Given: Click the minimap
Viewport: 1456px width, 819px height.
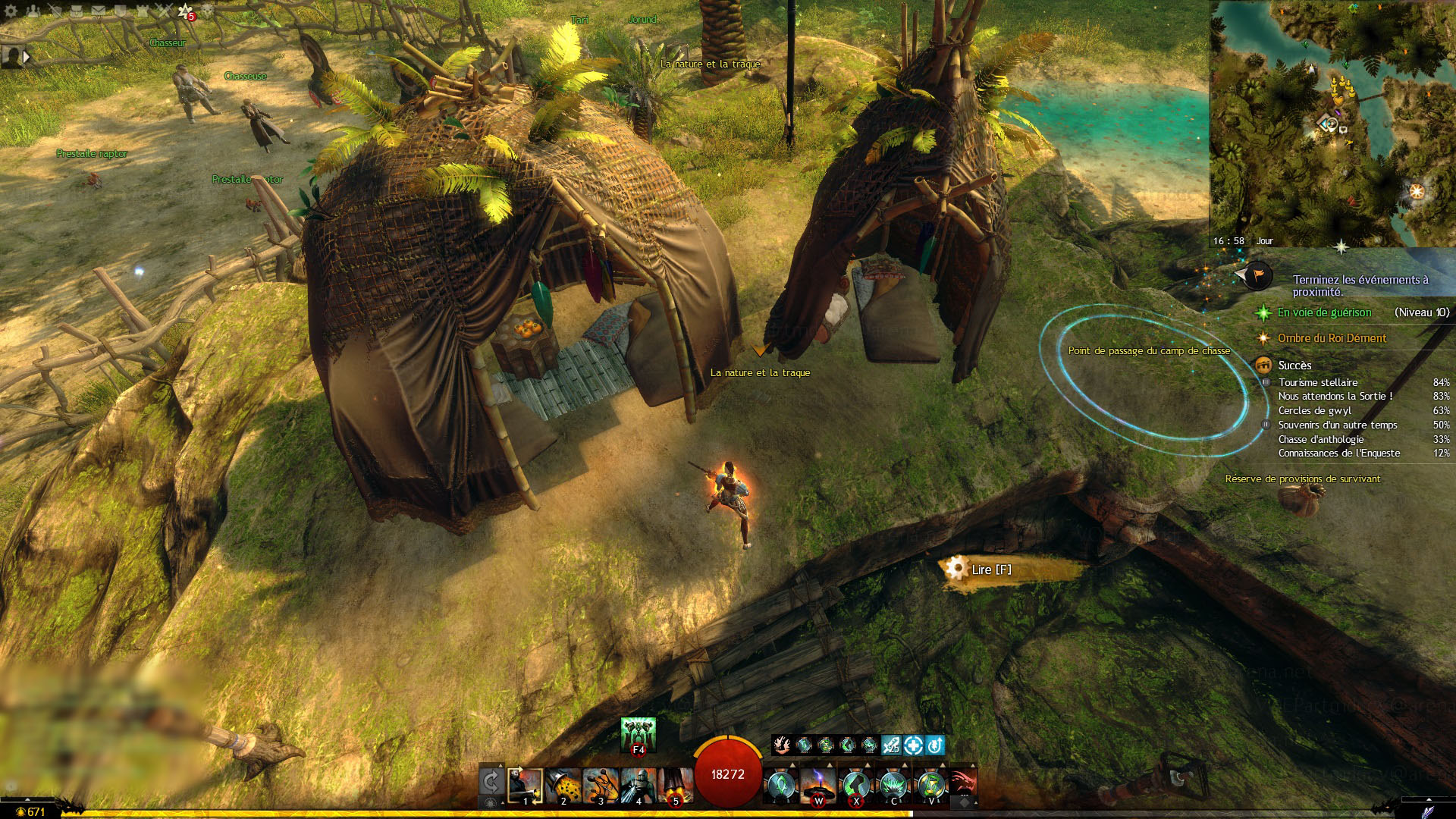Looking at the screenshot, I should coord(1332,121).
